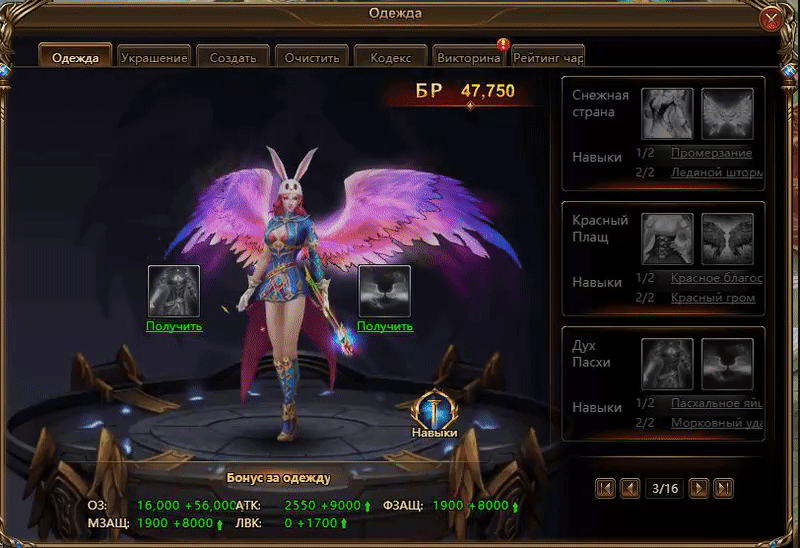
Task: Jump to the last costume set page
Action: 724,488
